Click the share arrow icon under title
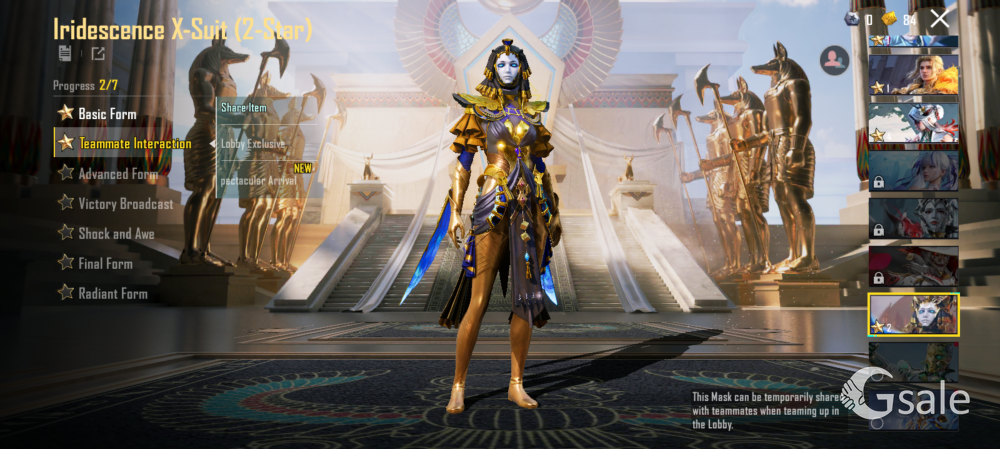 (x=98, y=54)
